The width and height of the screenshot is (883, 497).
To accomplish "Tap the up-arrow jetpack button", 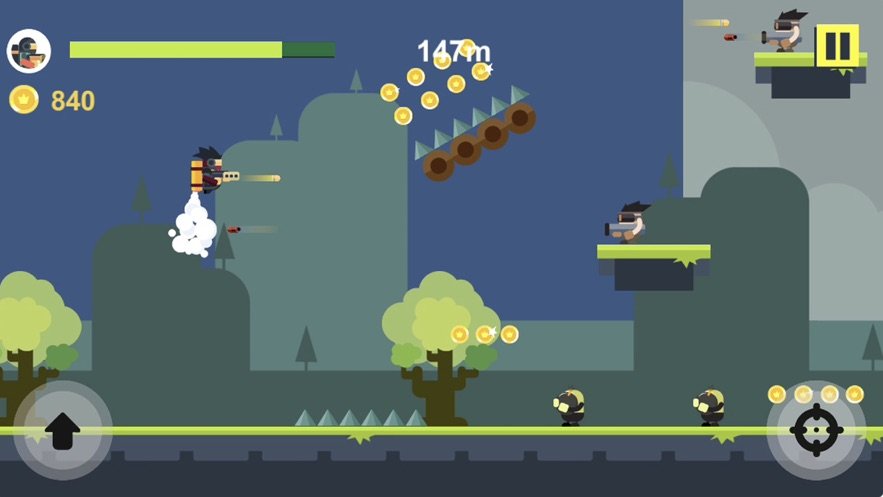I will (x=62, y=430).
